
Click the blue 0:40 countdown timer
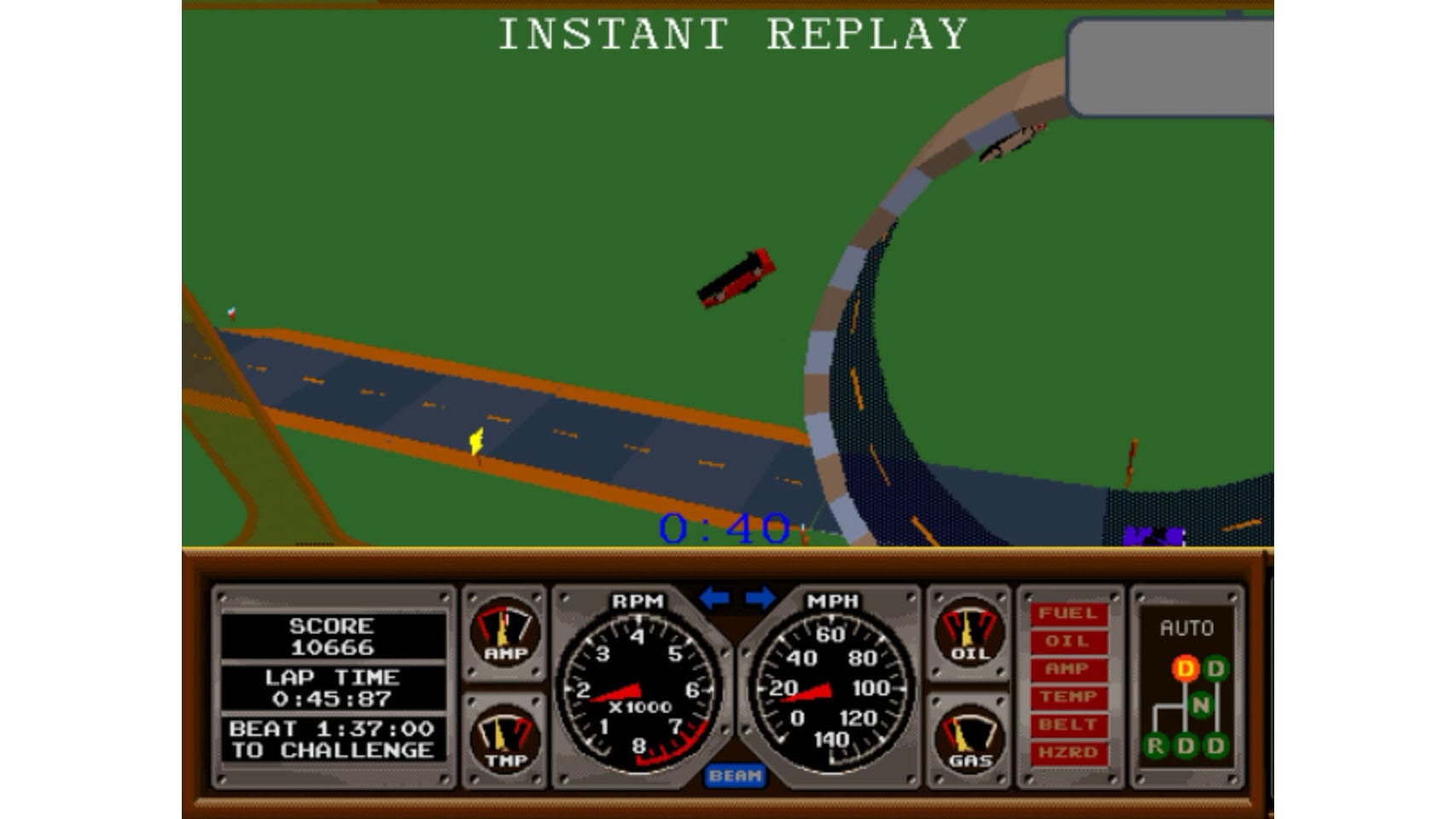pyautogui.click(x=725, y=527)
